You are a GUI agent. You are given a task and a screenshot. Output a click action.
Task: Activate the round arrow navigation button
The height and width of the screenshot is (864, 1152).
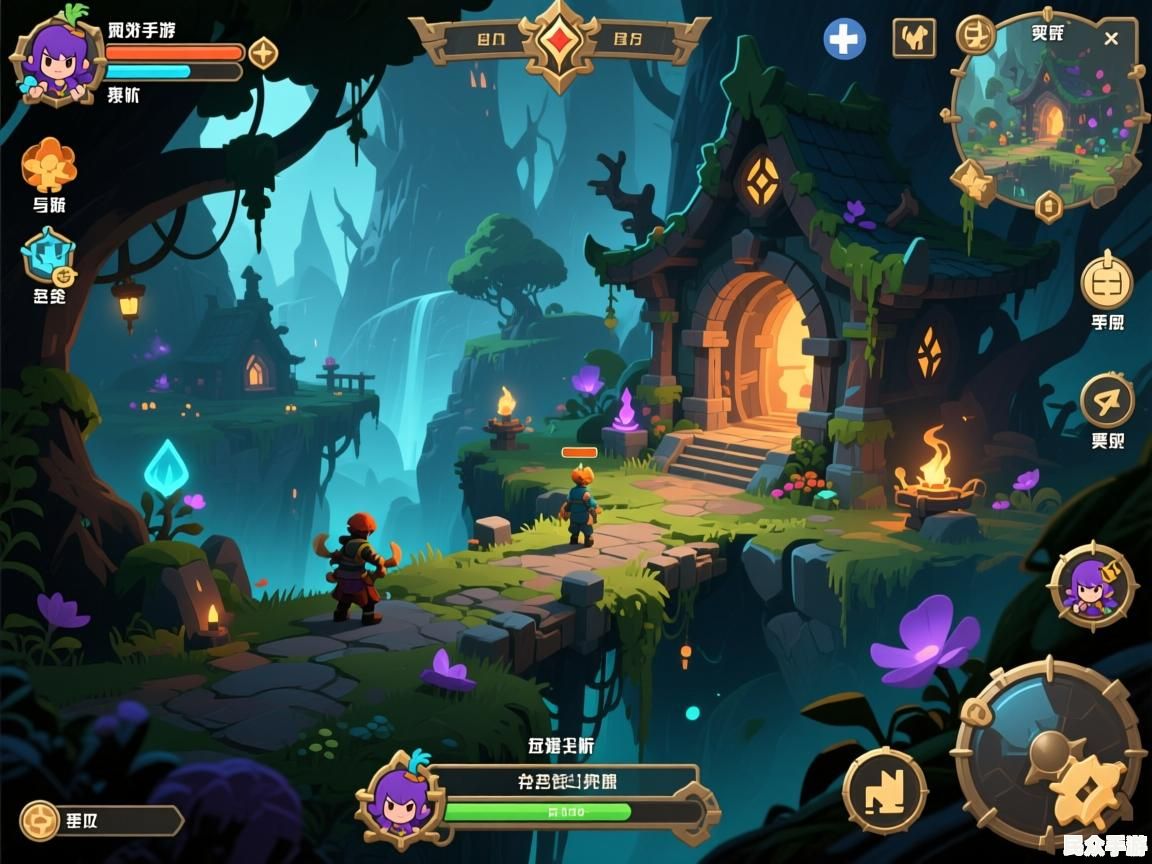[x=1107, y=401]
